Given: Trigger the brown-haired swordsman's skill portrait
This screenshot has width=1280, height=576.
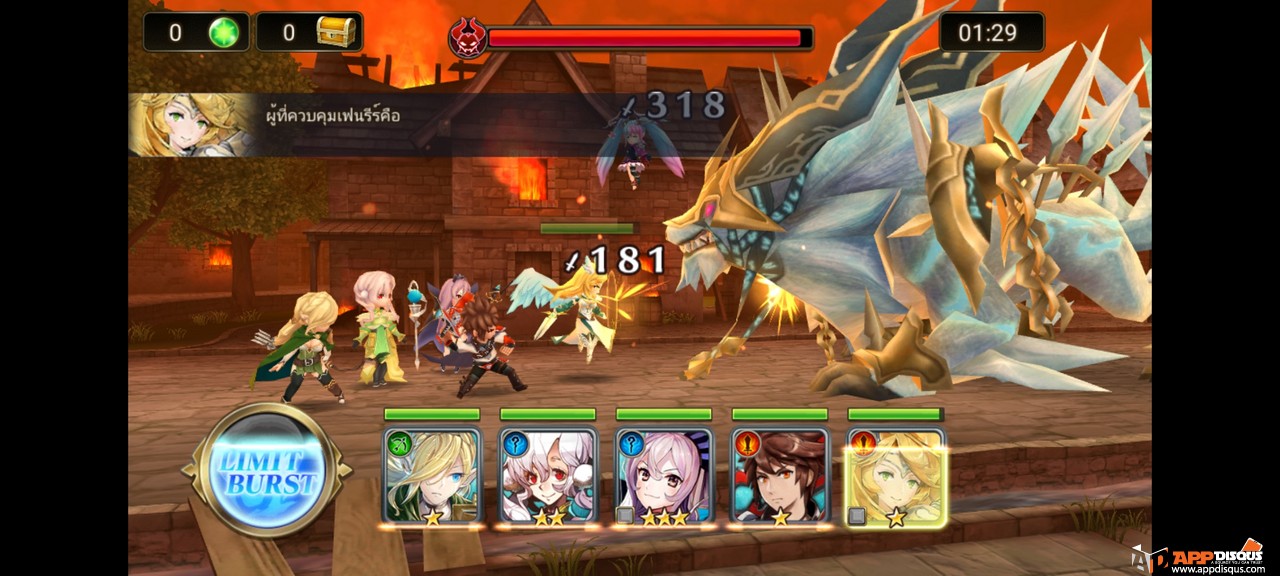Looking at the screenshot, I should pyautogui.click(x=780, y=476).
